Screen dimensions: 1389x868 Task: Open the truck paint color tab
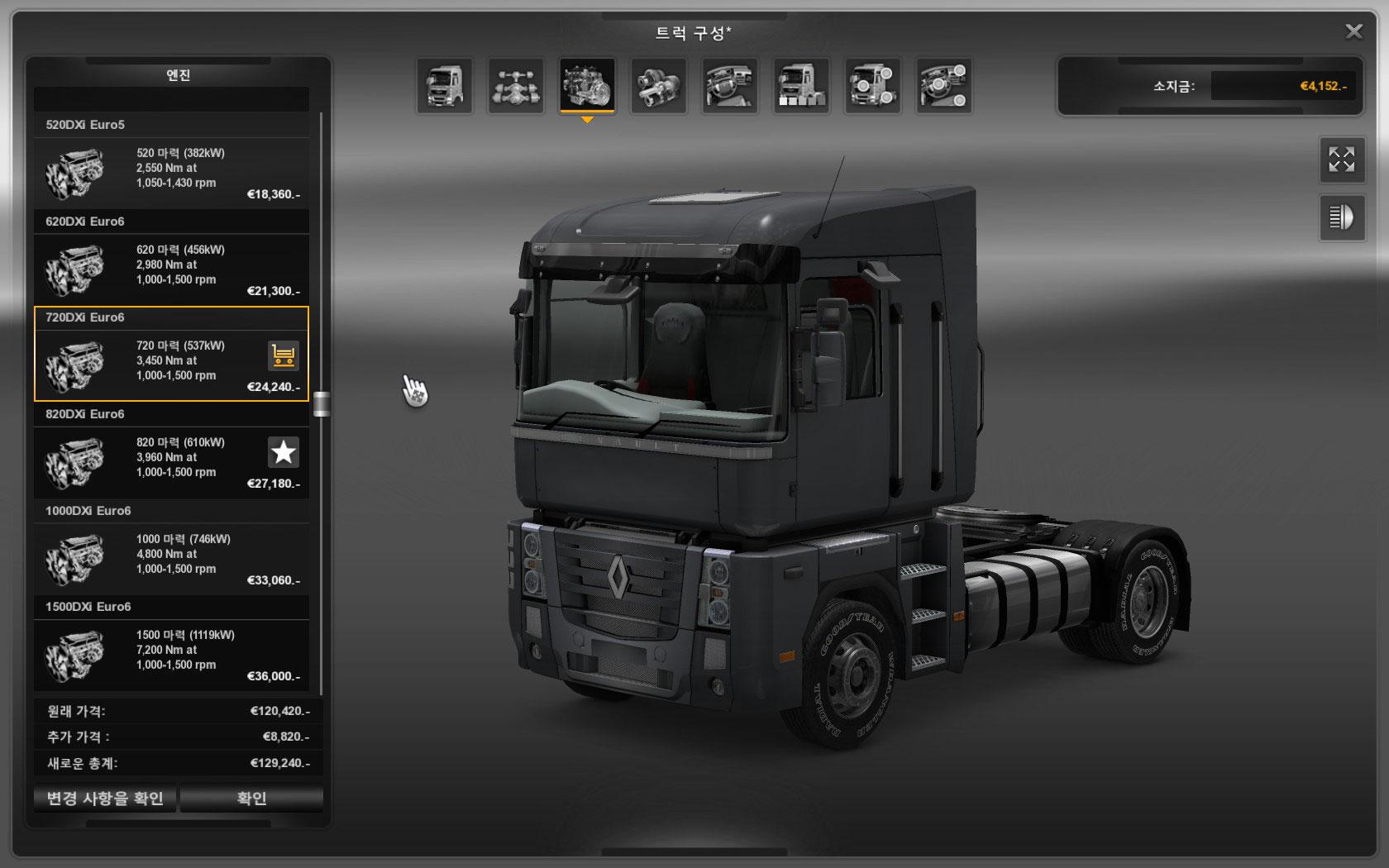coord(801,85)
